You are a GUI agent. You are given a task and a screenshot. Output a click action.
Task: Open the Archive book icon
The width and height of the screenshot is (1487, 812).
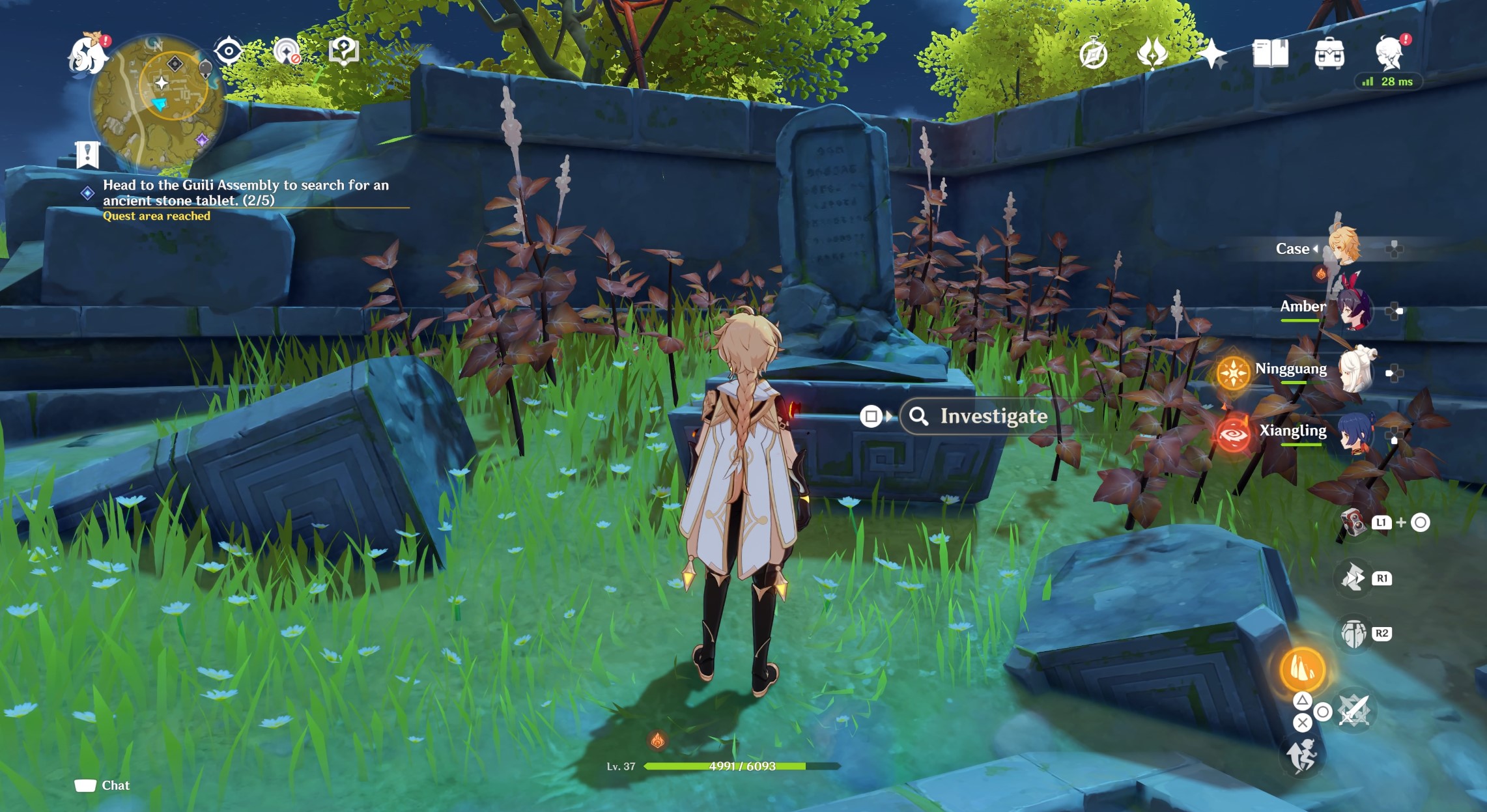pos(1270,54)
